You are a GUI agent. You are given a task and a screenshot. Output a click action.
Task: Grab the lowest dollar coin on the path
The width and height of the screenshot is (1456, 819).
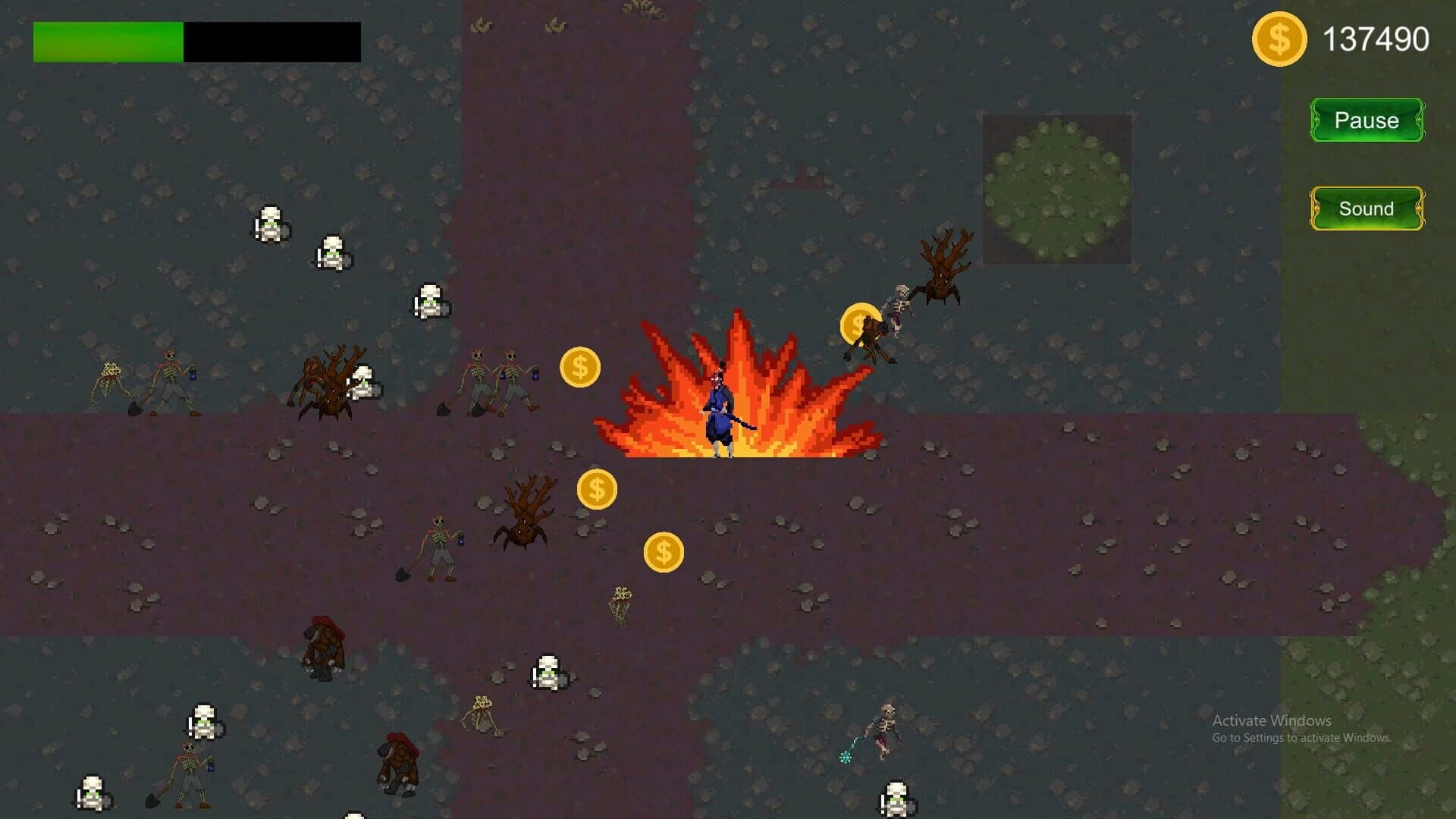coord(662,551)
